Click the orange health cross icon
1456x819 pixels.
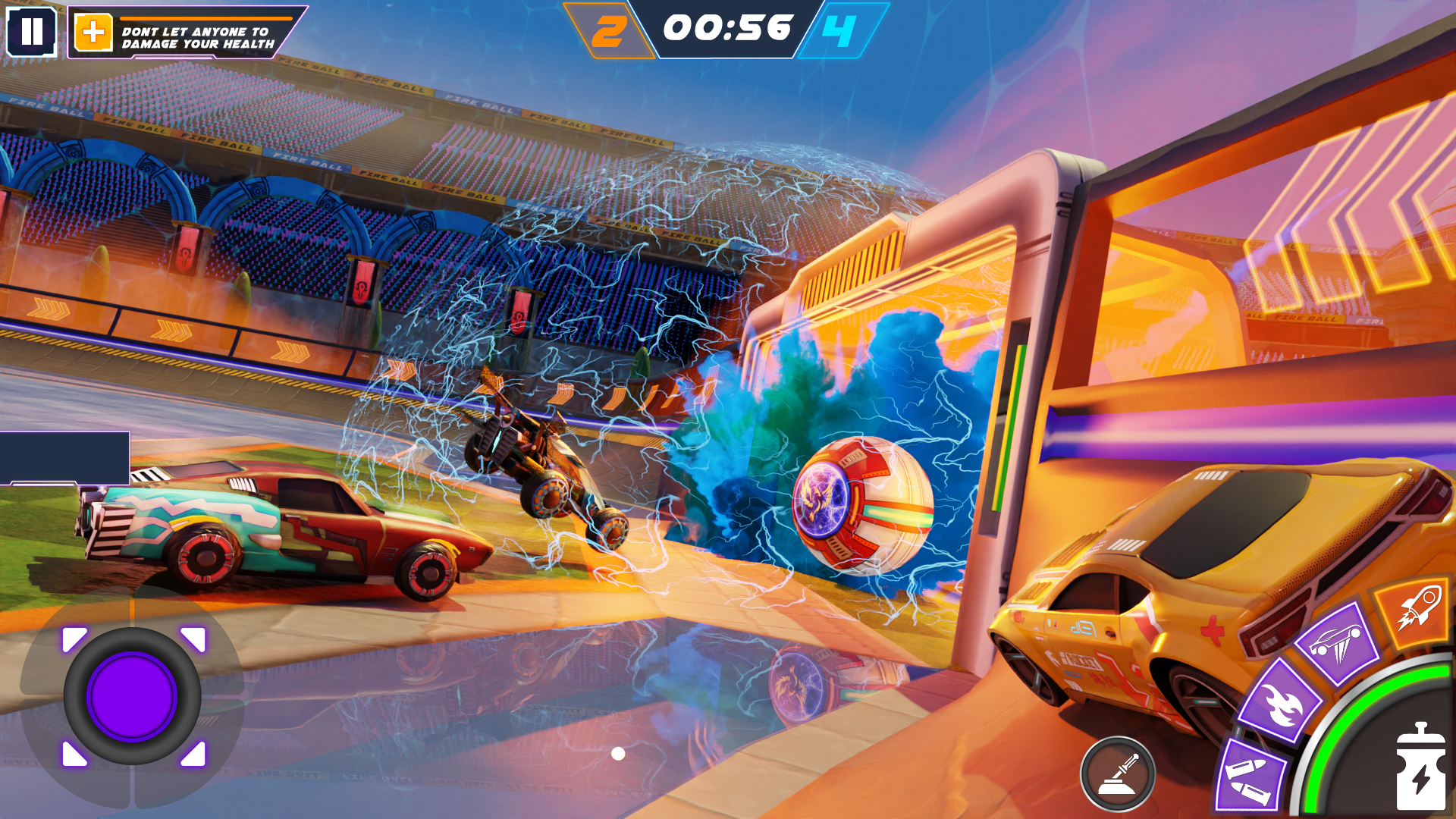pos(93,32)
